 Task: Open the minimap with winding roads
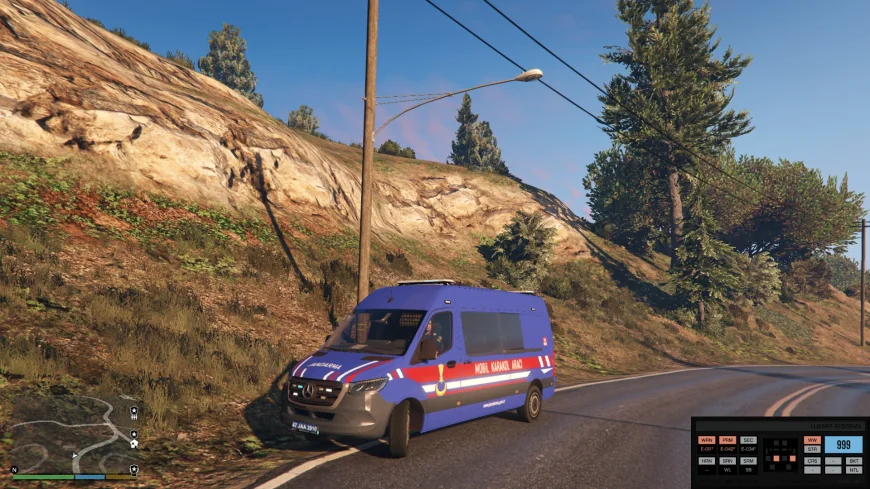72,431
